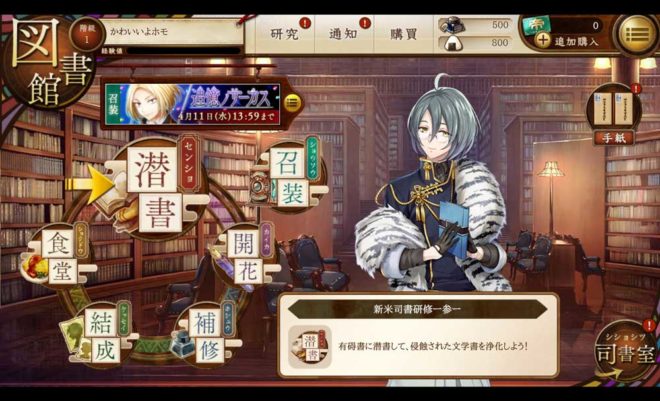
Task: Expand the banner list button
Action: tap(293, 102)
